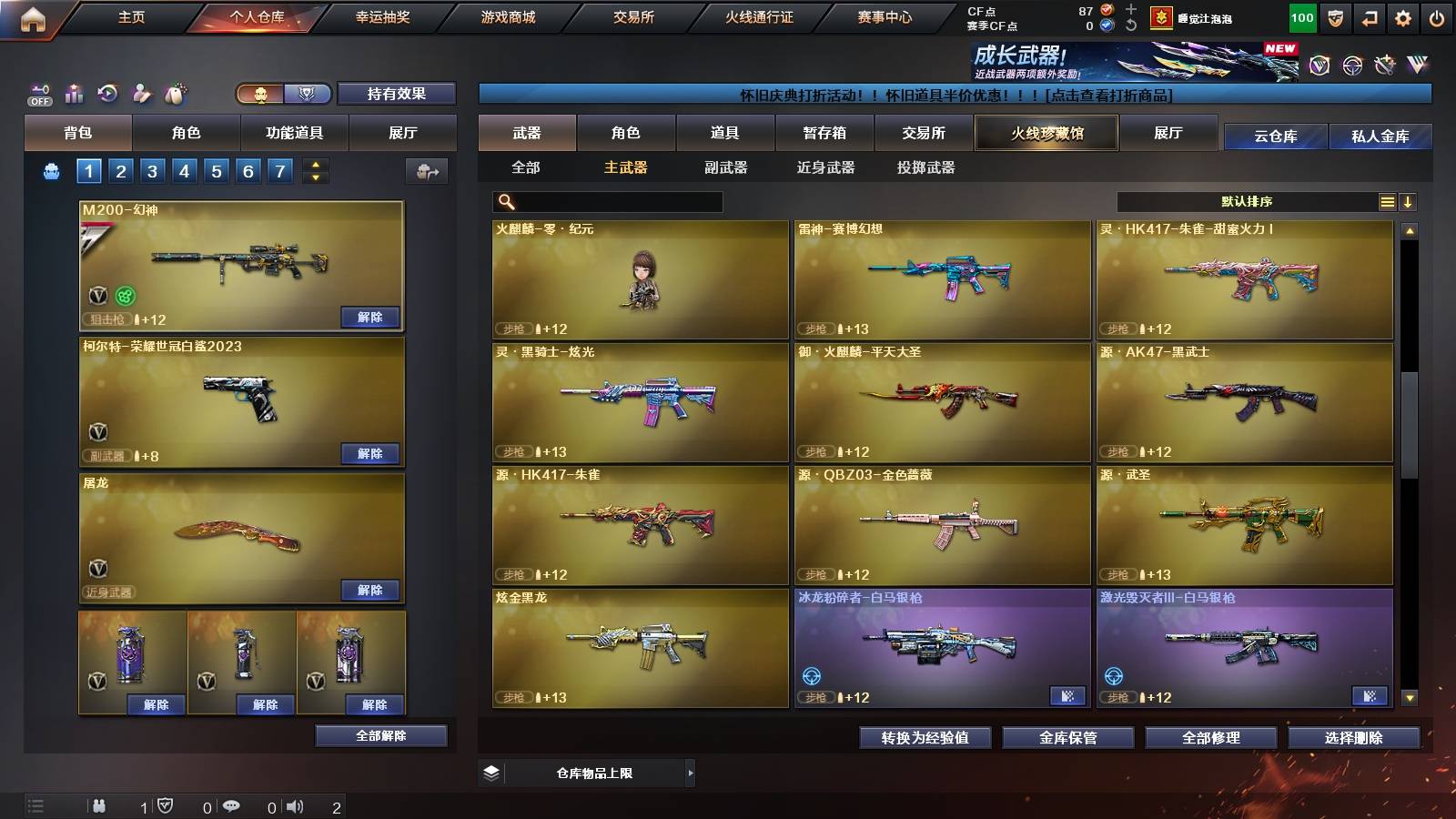Open the friends list icon in bottom bar
Screen dimensions: 1456x819
pos(97,804)
